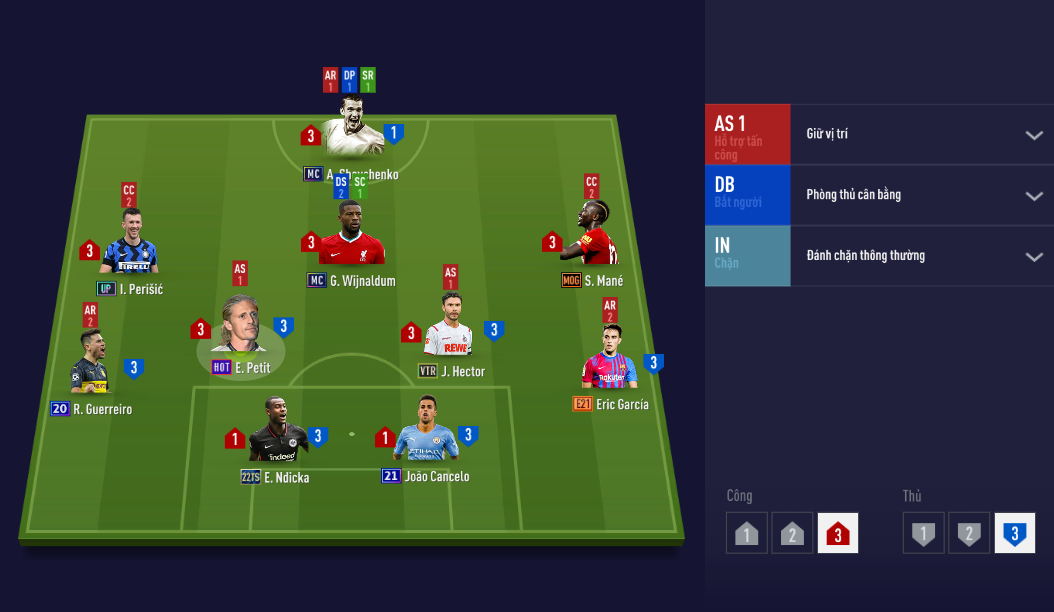Choose defender João Cancelo

click(x=425, y=433)
